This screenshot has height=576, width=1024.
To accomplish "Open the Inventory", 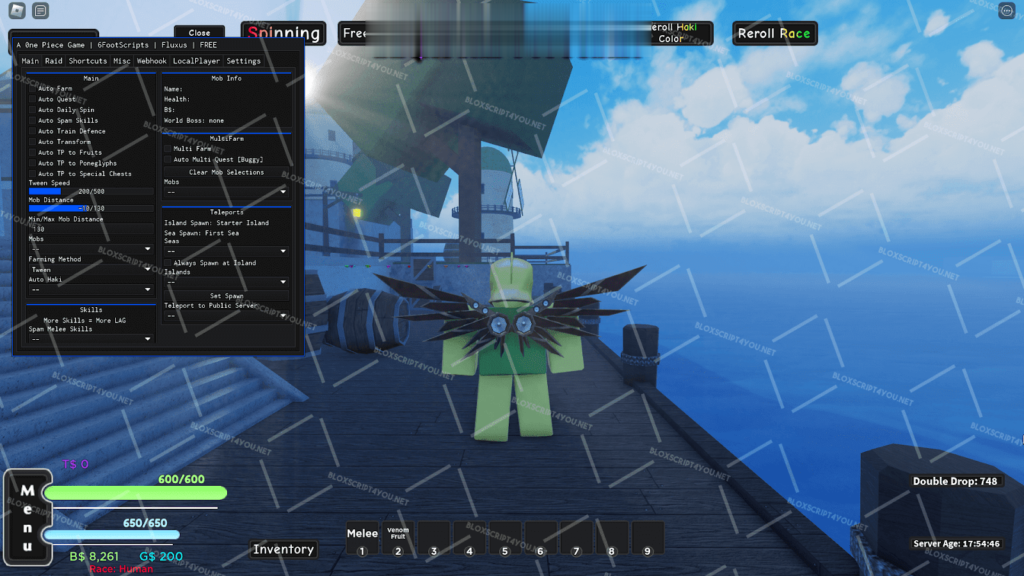I will coord(283,549).
